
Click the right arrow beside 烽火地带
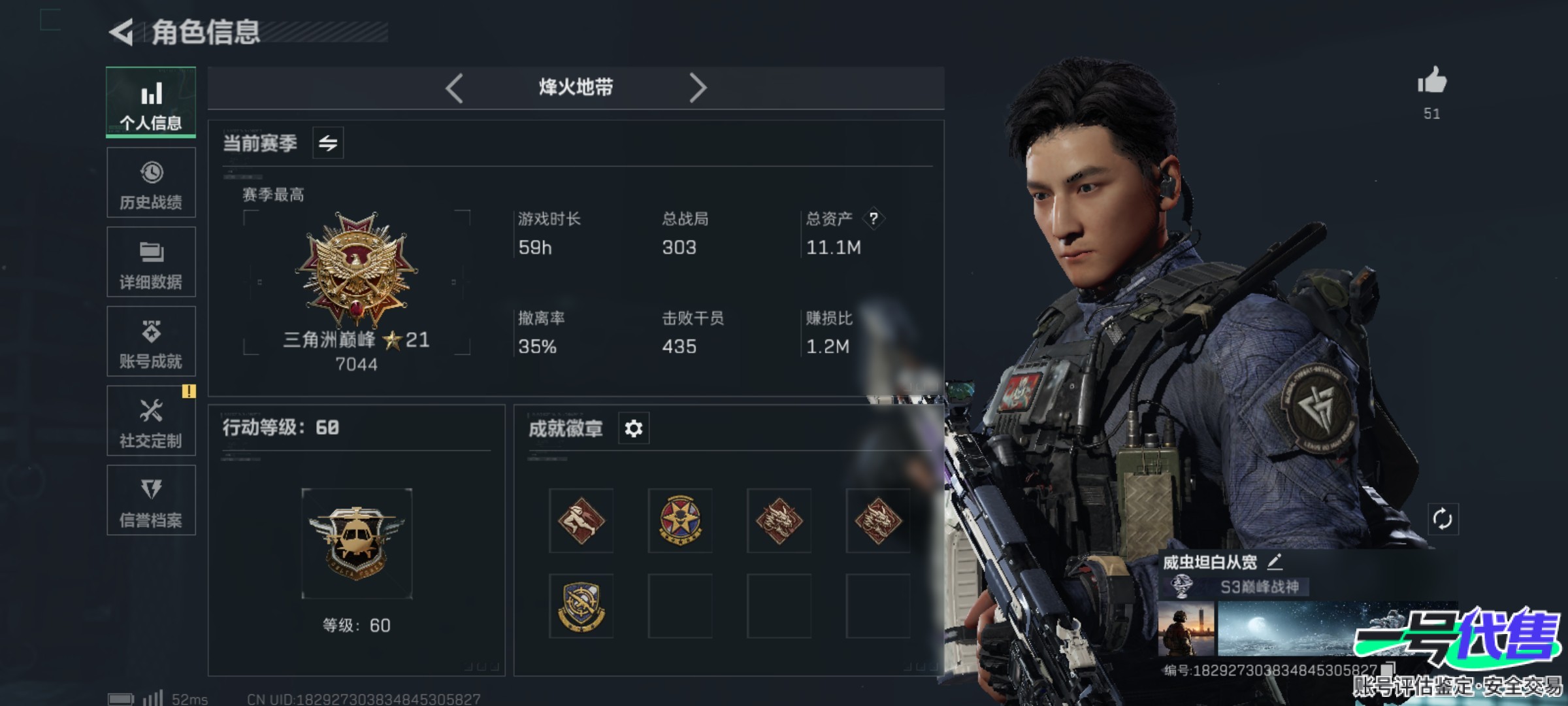click(x=697, y=88)
